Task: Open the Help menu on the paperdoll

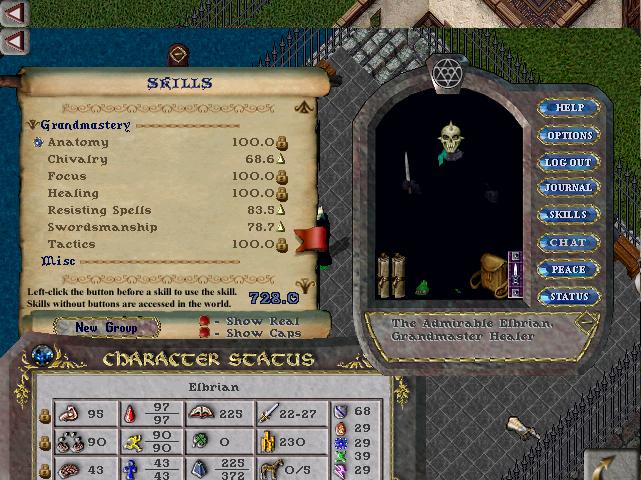Action: coord(569,108)
